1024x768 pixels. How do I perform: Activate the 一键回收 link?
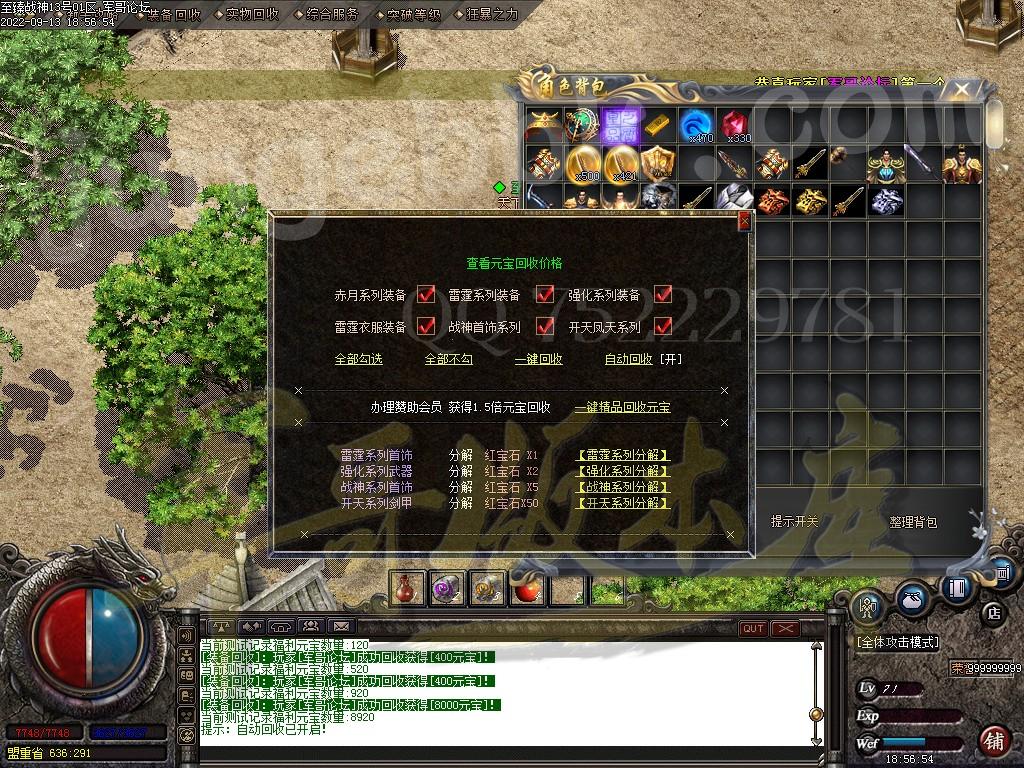click(x=538, y=359)
